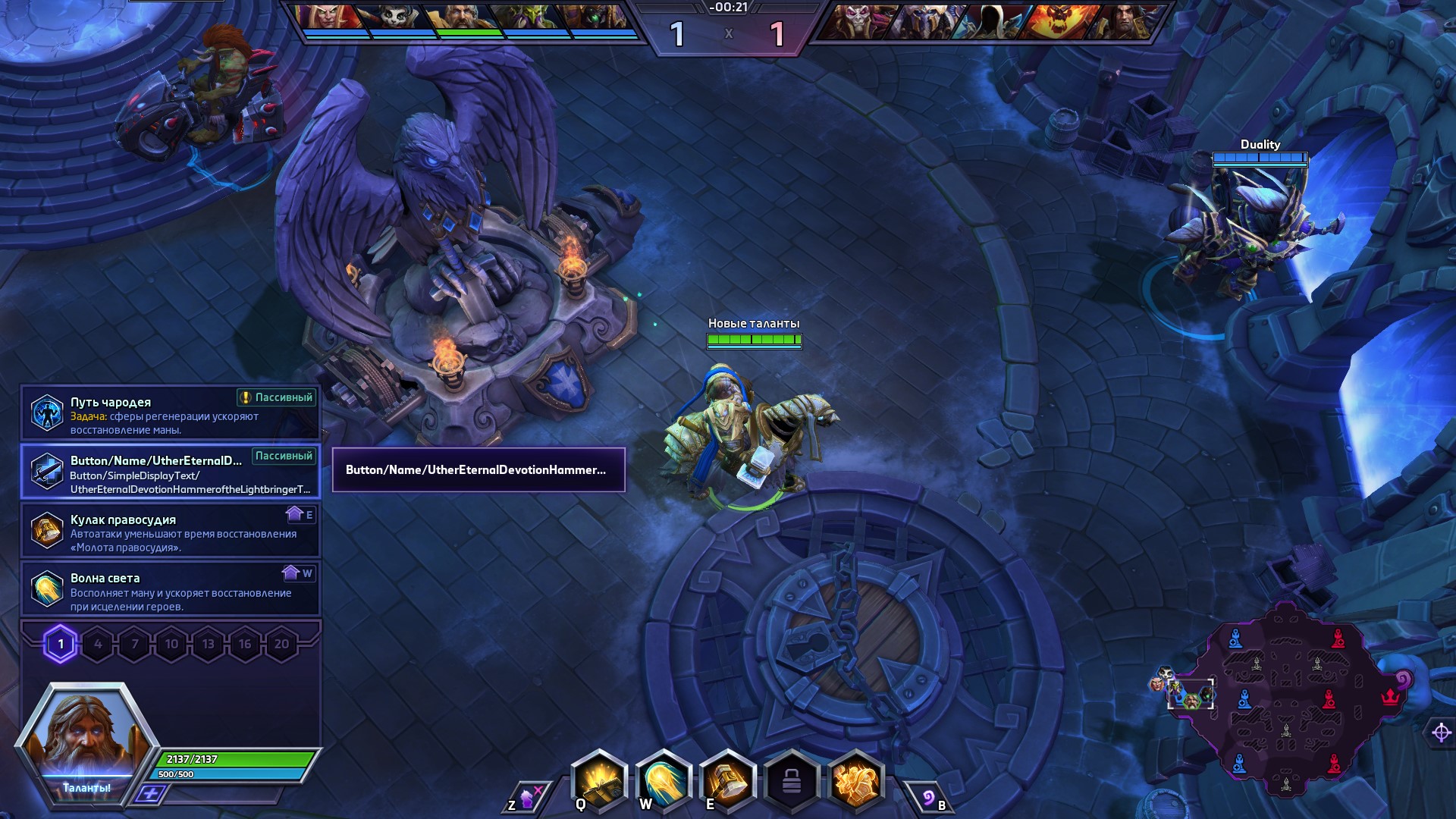Click the locked heroic ability slot
The width and height of the screenshot is (1456, 819).
tap(792, 781)
